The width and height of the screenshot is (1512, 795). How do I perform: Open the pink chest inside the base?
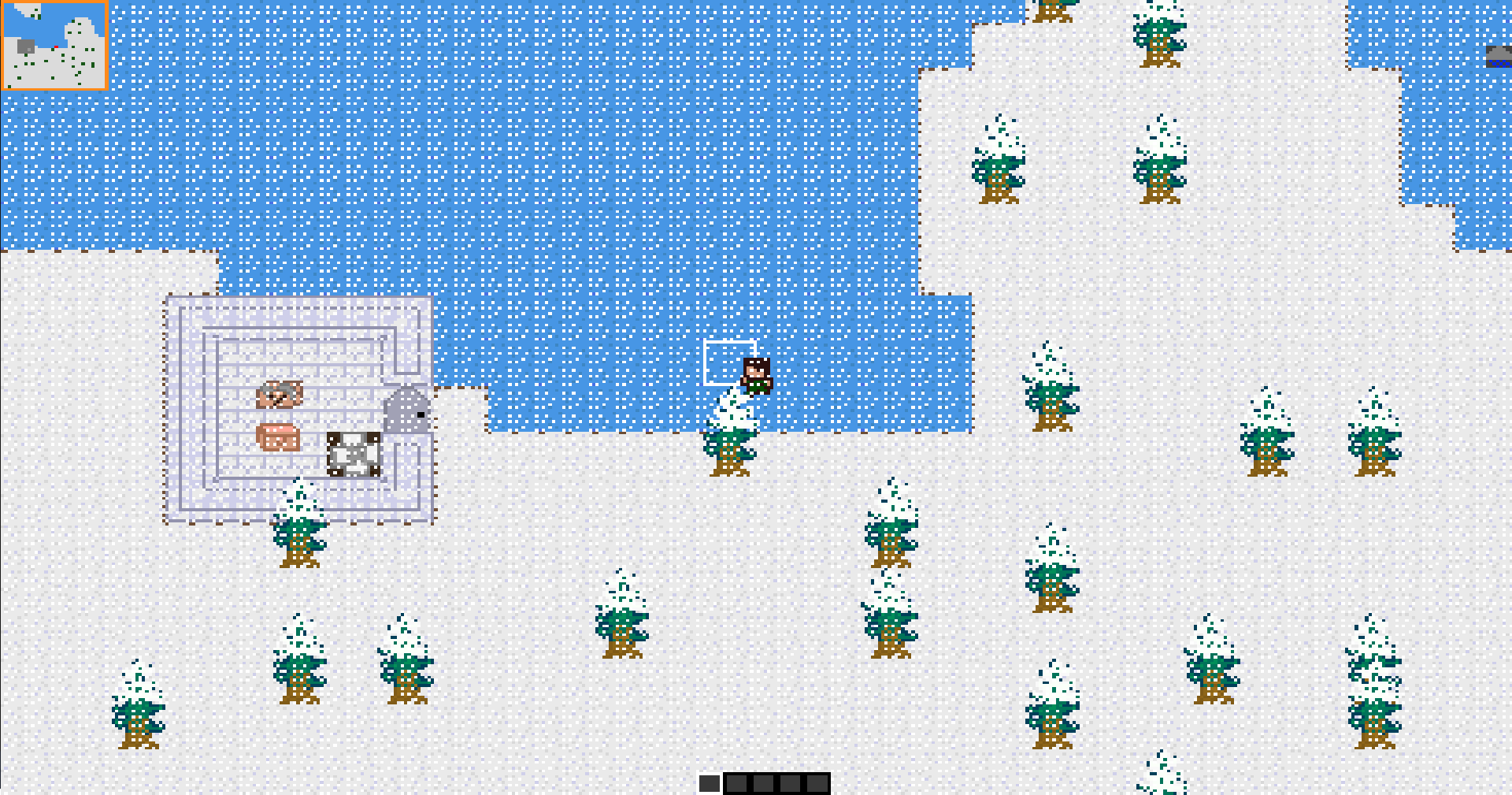[278, 437]
